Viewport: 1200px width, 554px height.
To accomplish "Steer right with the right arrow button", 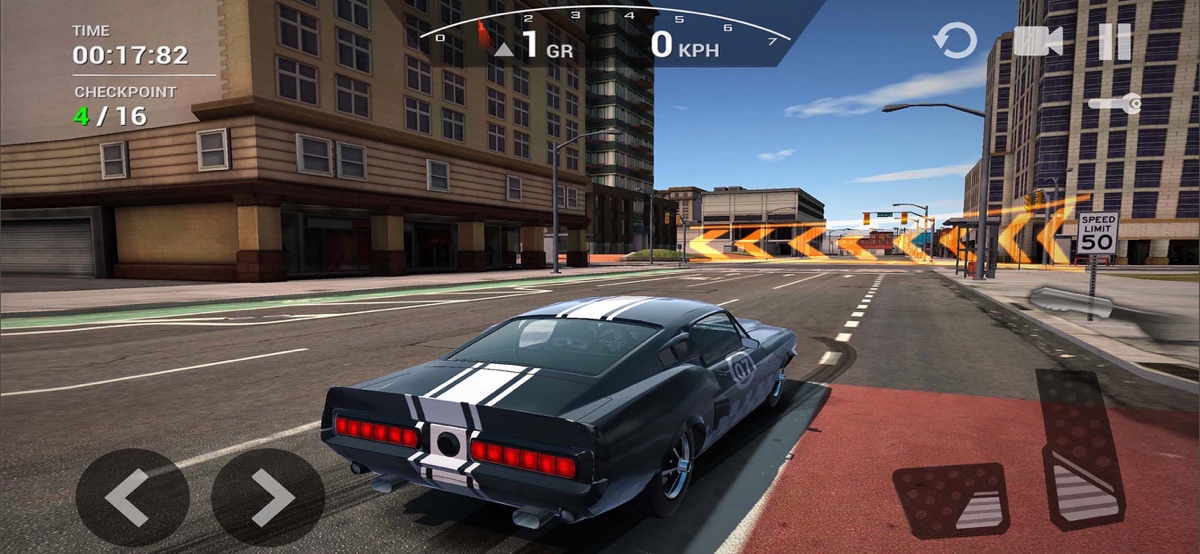I will (x=268, y=497).
